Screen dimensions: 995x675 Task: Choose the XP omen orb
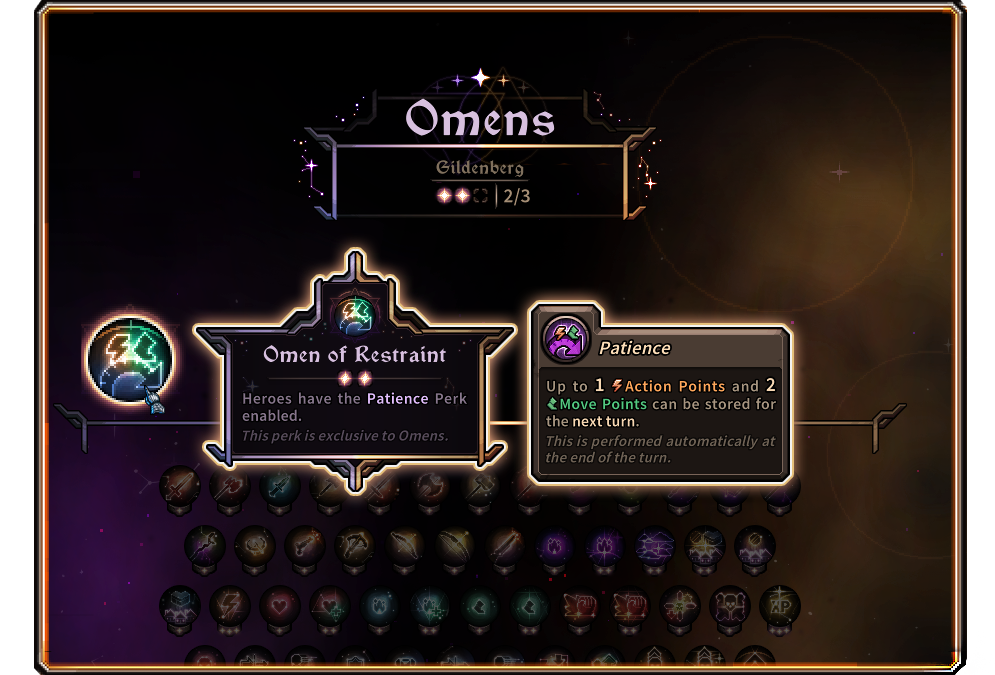pos(779,605)
